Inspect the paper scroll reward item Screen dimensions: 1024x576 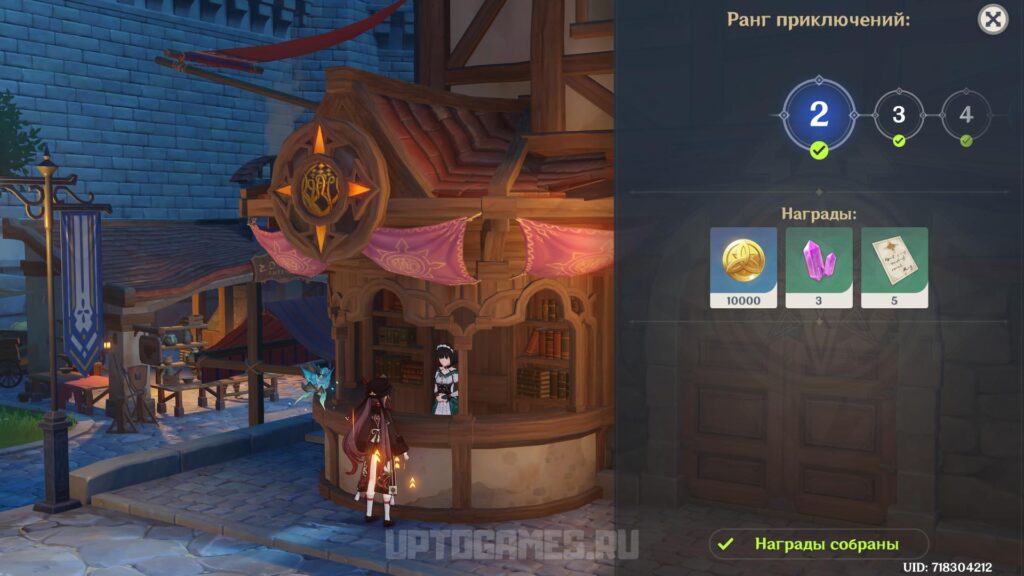tap(895, 267)
